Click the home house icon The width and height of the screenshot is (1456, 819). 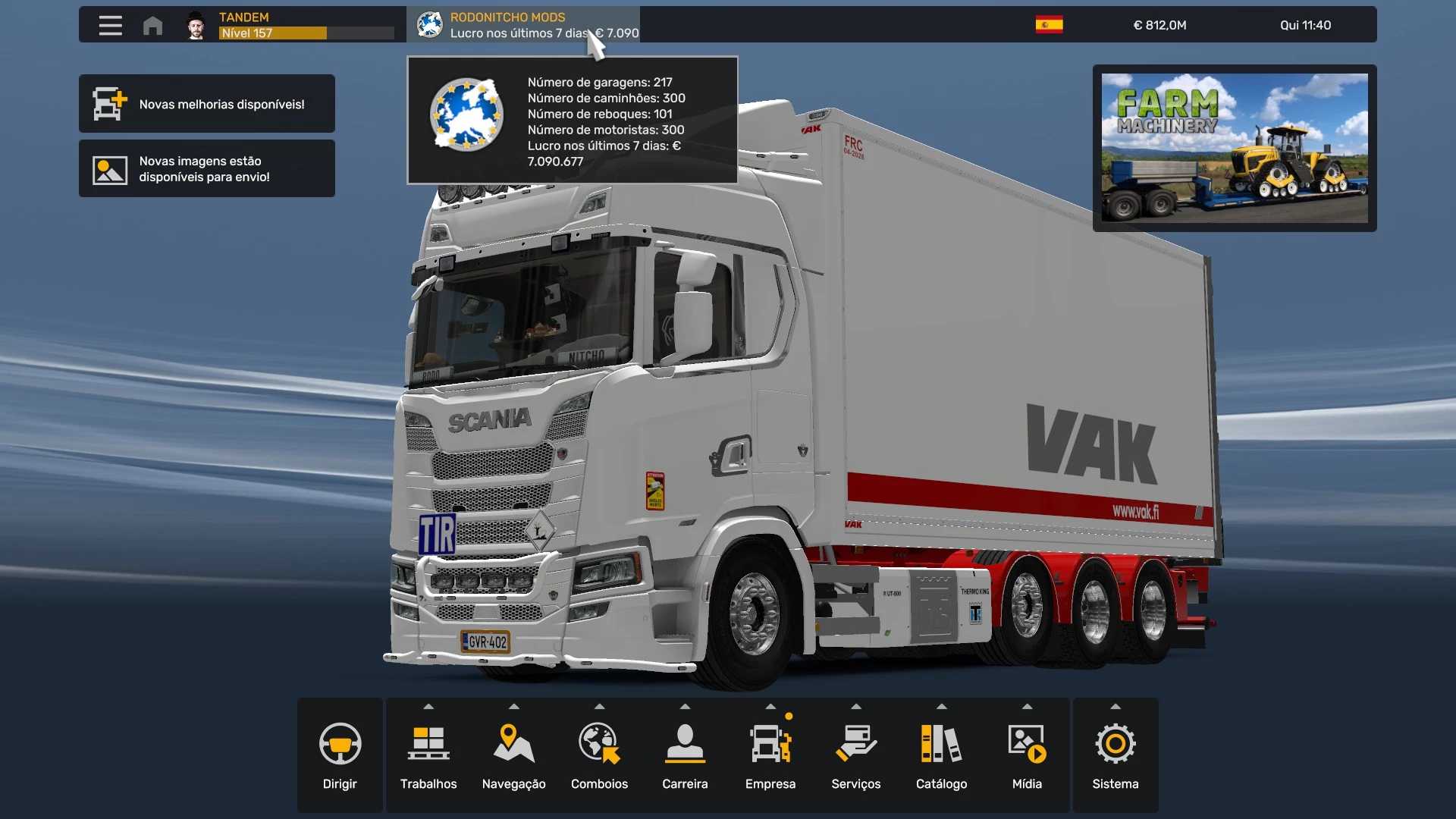coord(152,25)
